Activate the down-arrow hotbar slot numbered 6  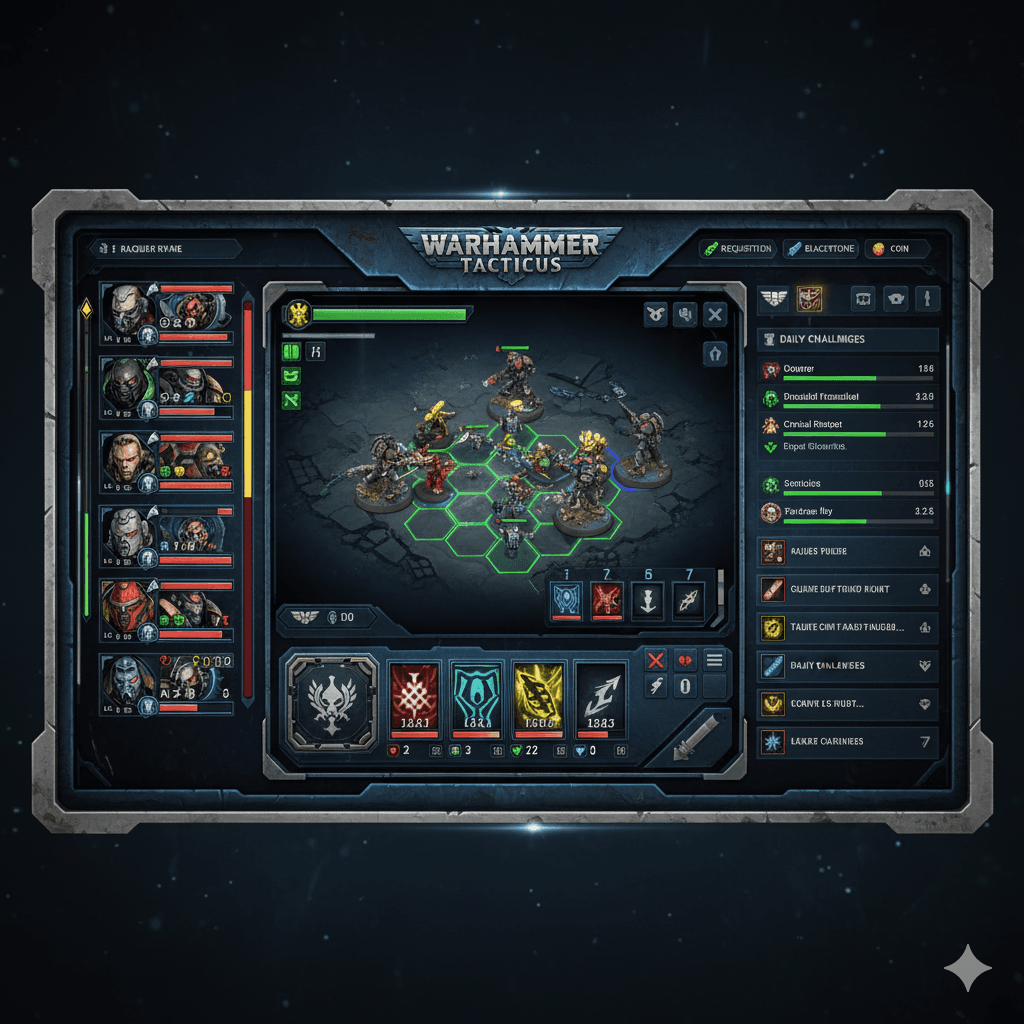coord(647,600)
